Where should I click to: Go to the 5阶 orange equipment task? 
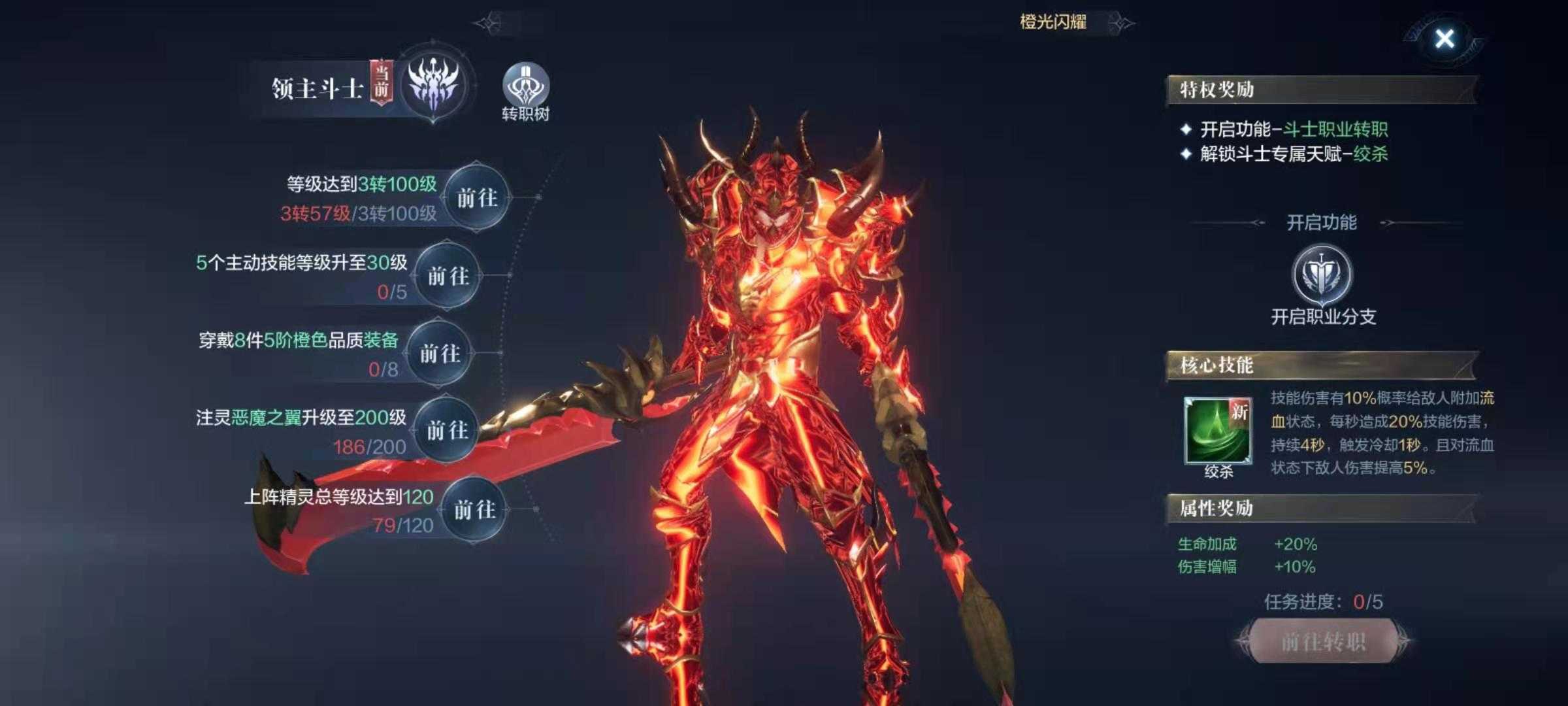point(440,354)
